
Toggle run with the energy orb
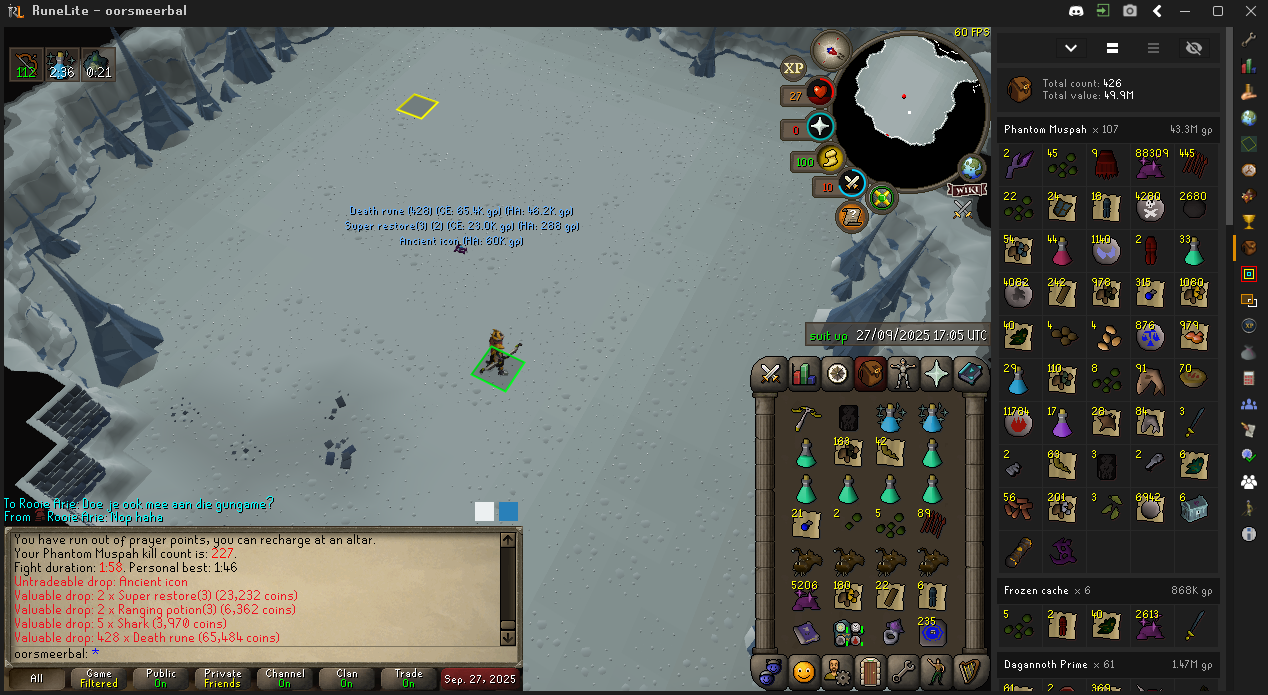(830, 159)
